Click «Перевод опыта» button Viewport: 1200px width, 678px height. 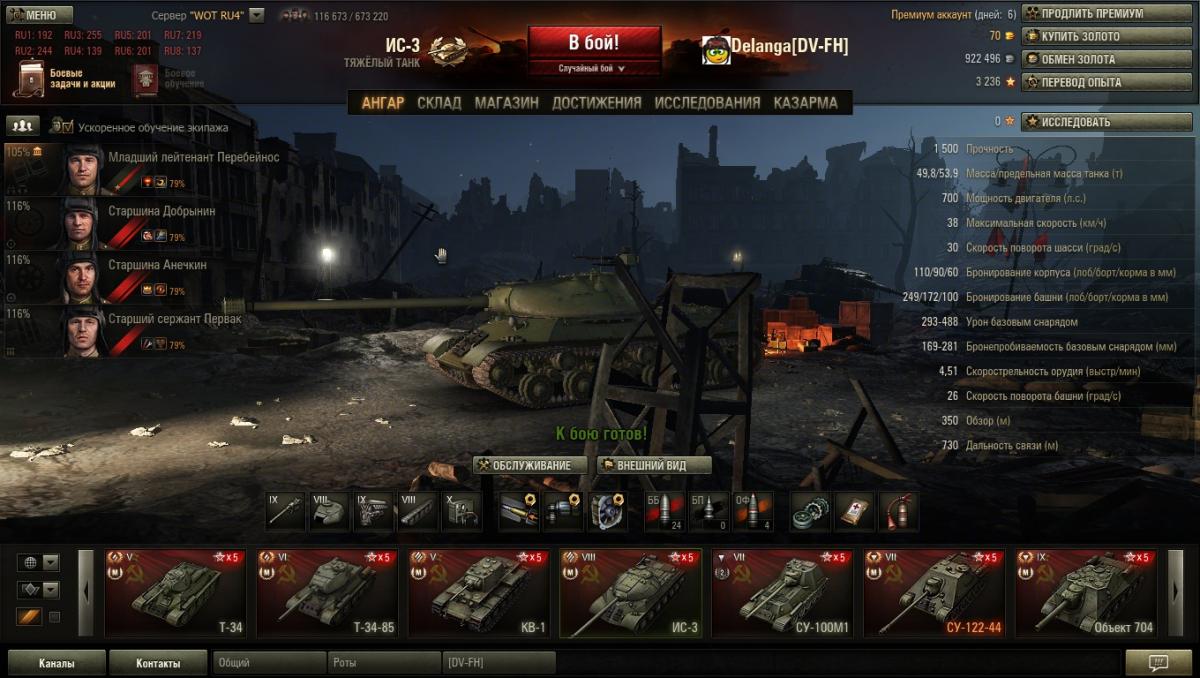pos(1095,82)
